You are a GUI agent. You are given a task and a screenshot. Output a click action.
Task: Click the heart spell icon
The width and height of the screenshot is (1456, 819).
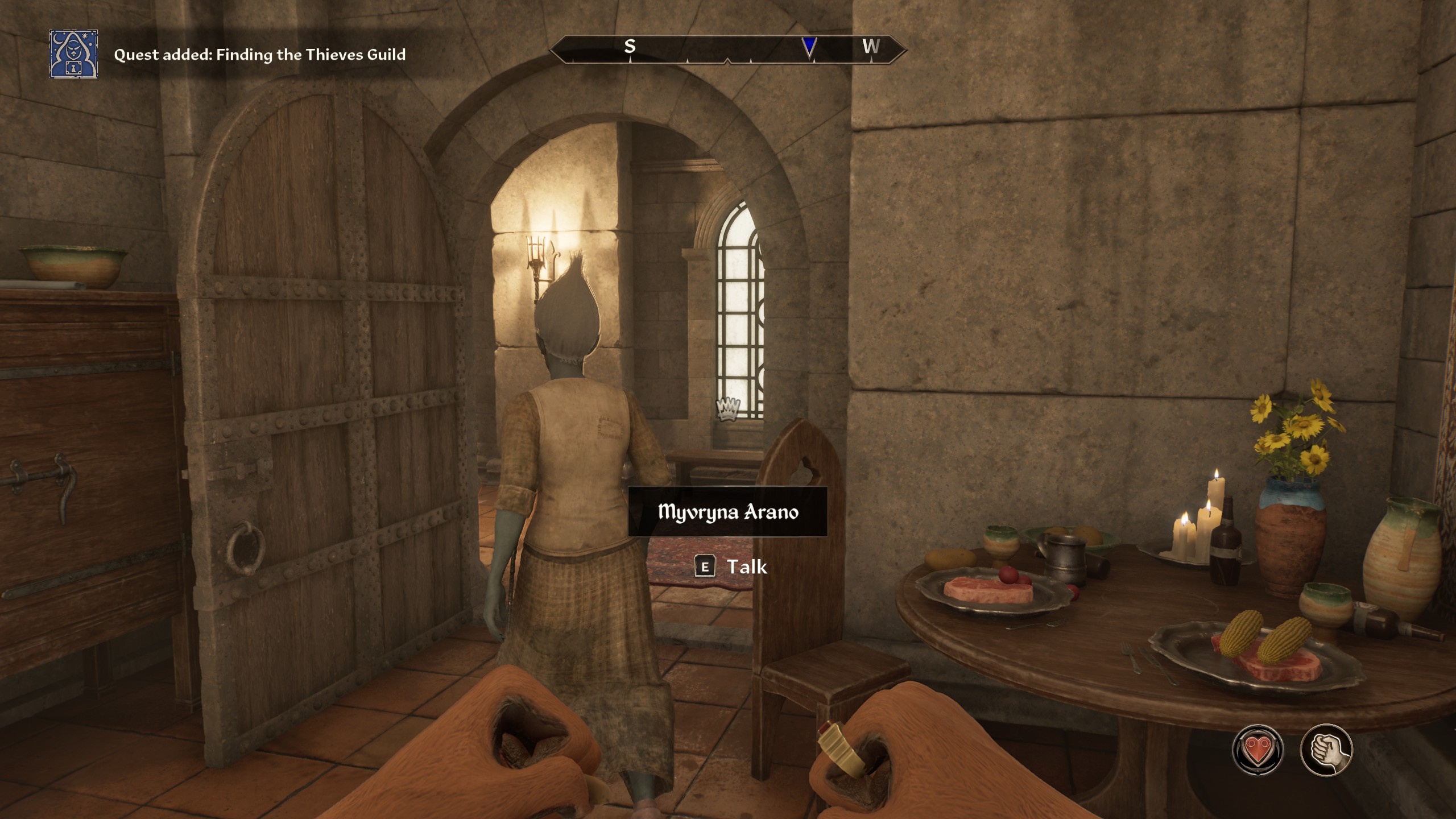(1258, 750)
